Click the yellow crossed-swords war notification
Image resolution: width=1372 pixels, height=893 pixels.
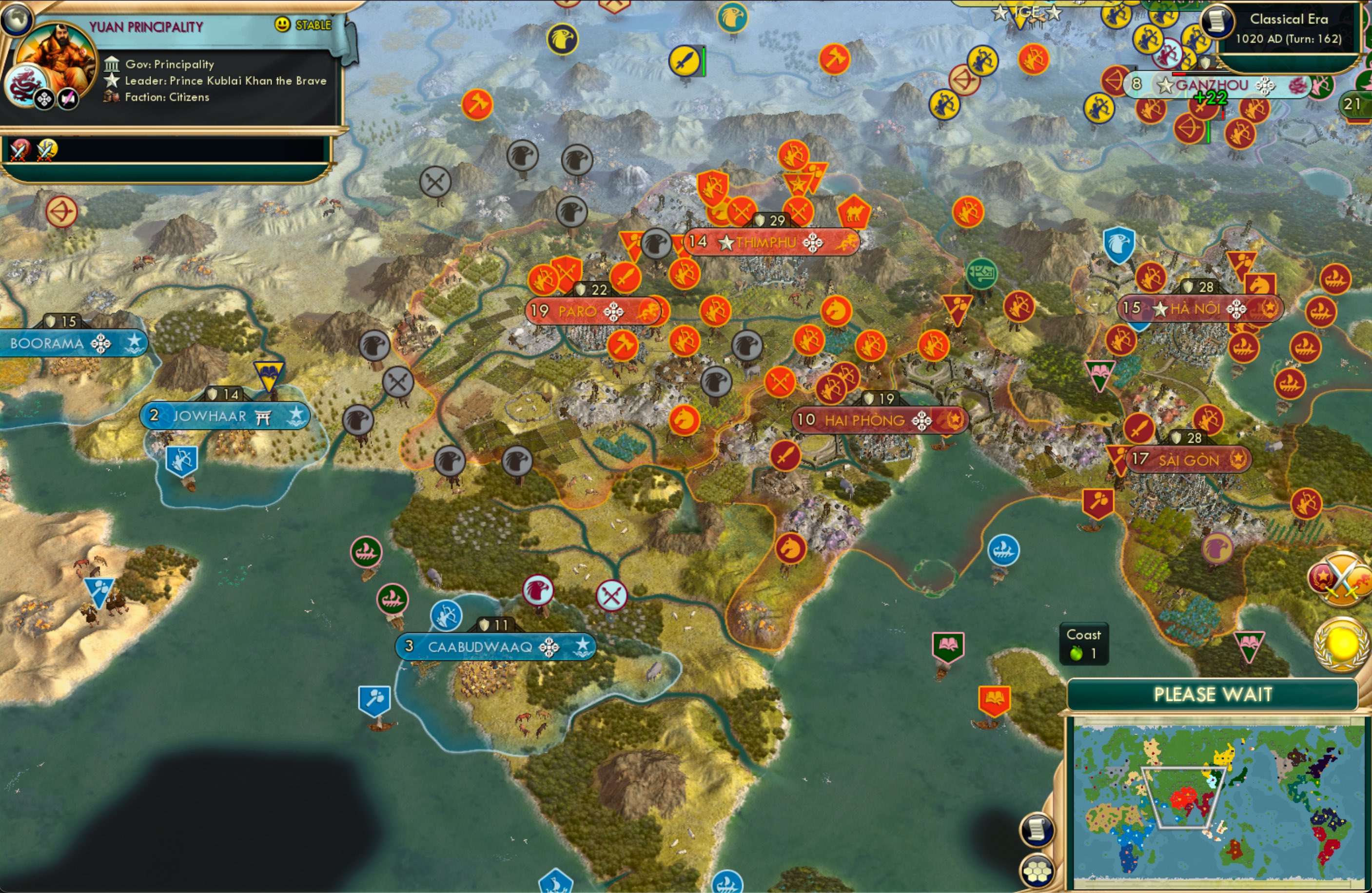click(x=47, y=149)
